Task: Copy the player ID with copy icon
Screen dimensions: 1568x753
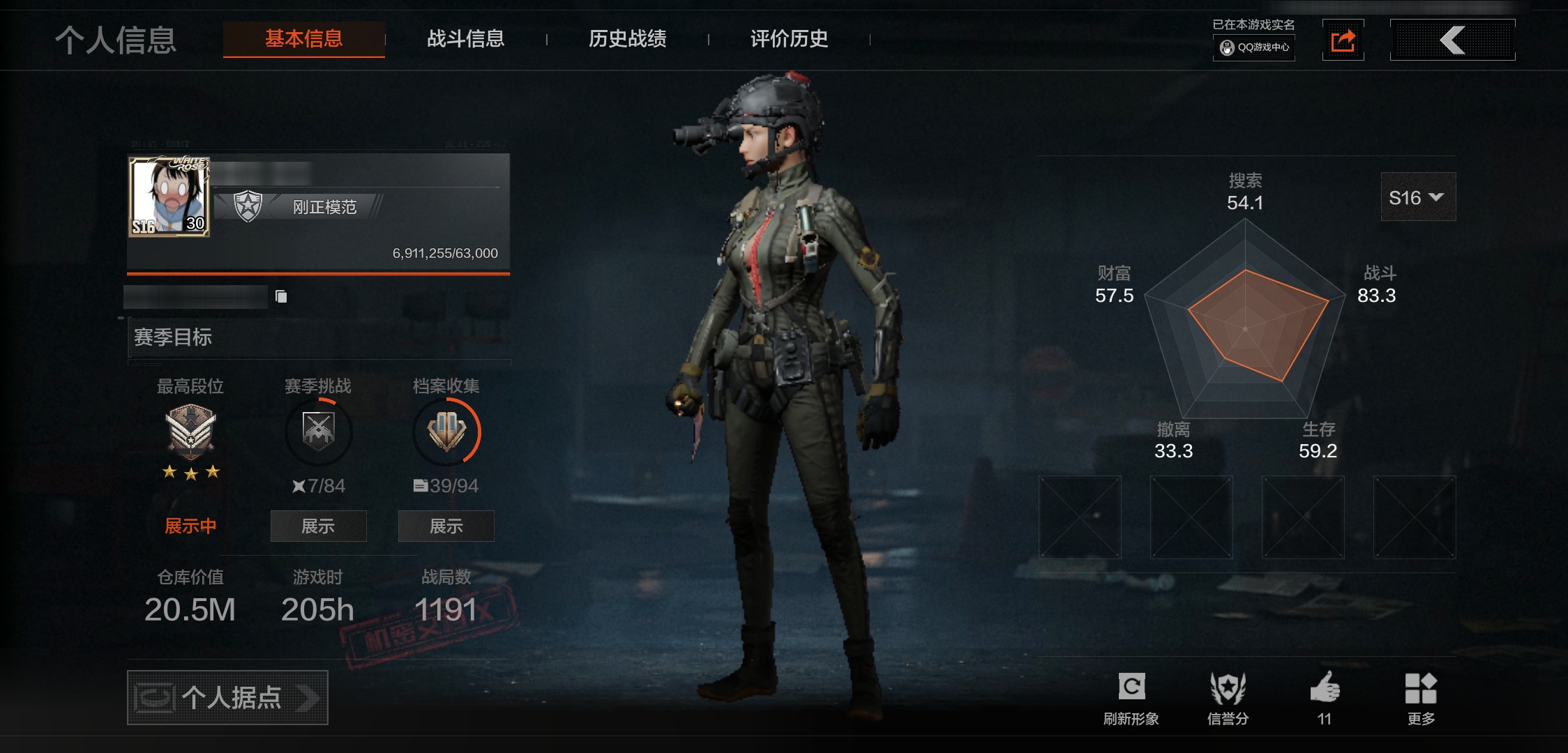Action: coord(281,297)
